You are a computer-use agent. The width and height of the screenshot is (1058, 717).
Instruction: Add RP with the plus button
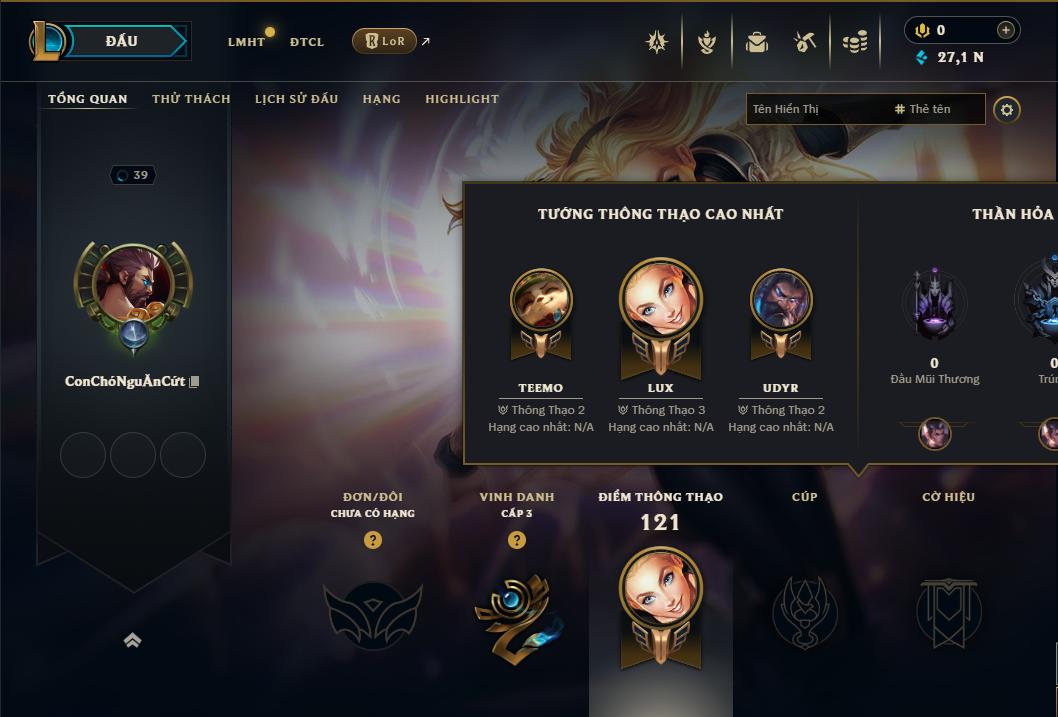click(x=1006, y=30)
